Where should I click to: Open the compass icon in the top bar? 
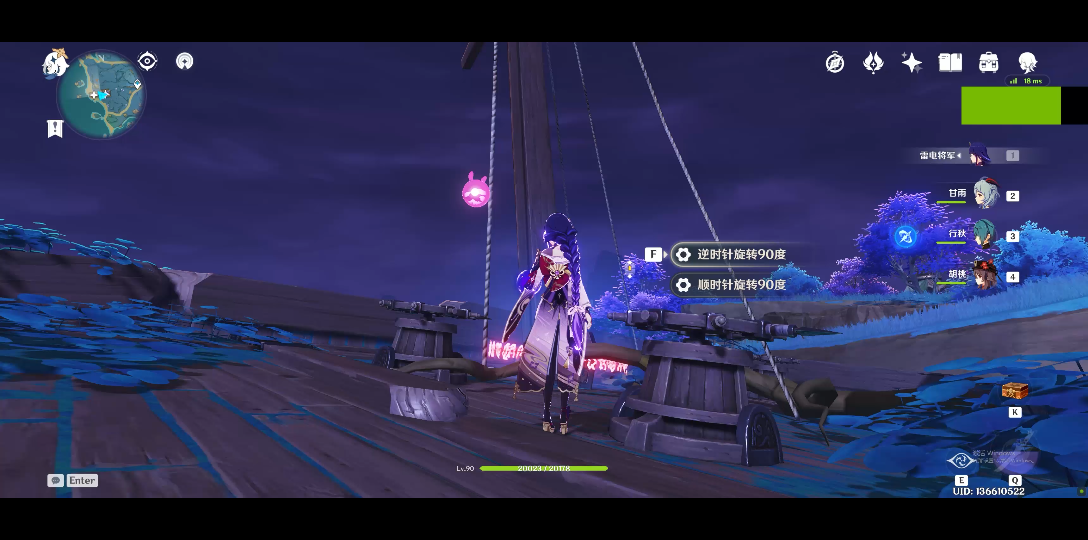coord(835,63)
